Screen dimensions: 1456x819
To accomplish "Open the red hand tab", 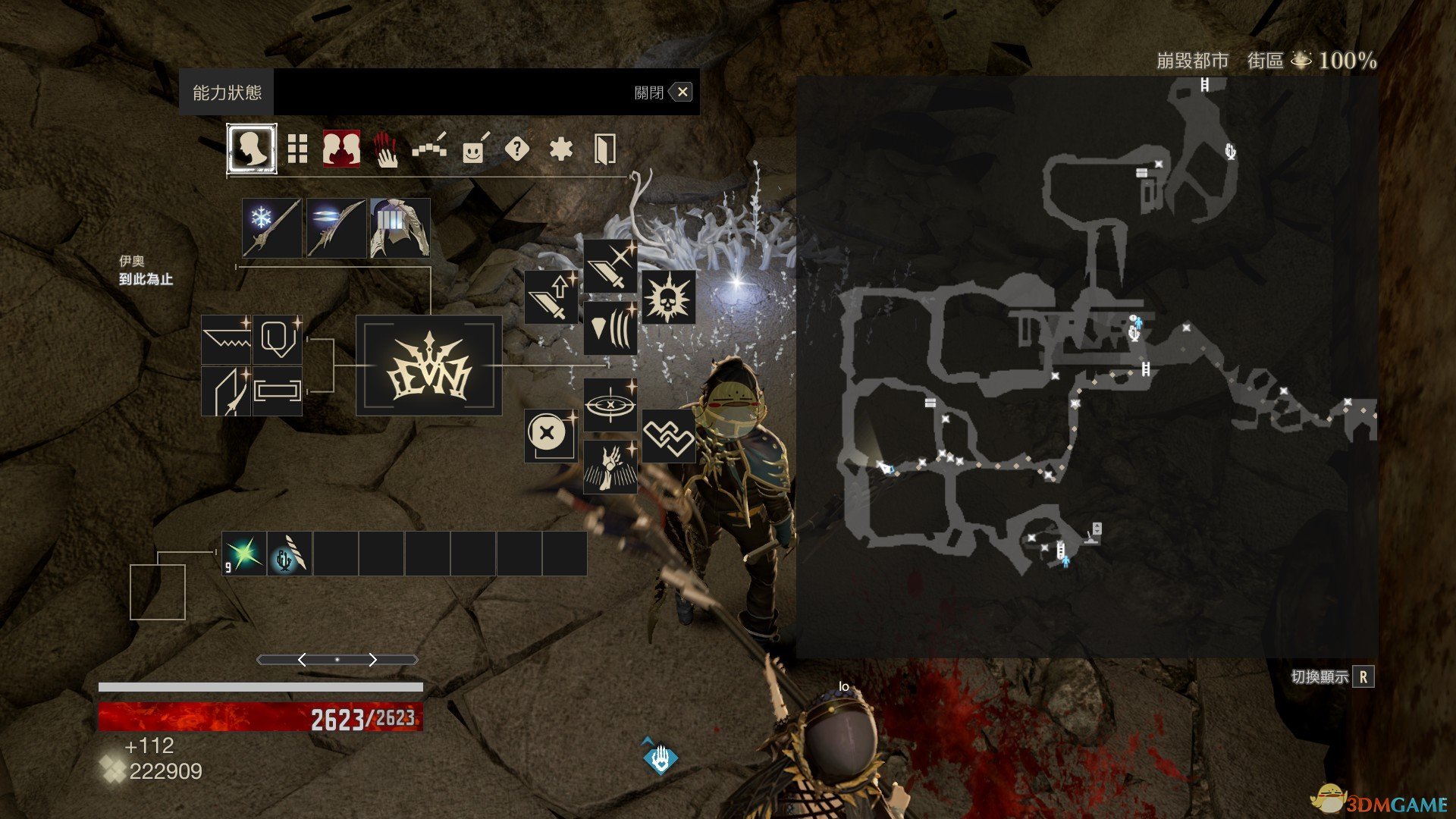I will click(x=386, y=149).
